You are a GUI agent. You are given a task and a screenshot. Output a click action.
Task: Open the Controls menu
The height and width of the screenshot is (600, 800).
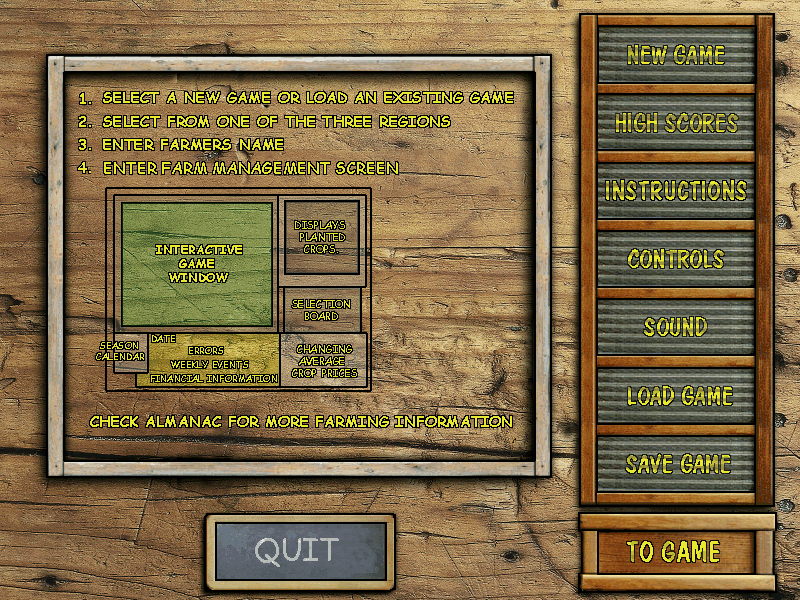[676, 259]
